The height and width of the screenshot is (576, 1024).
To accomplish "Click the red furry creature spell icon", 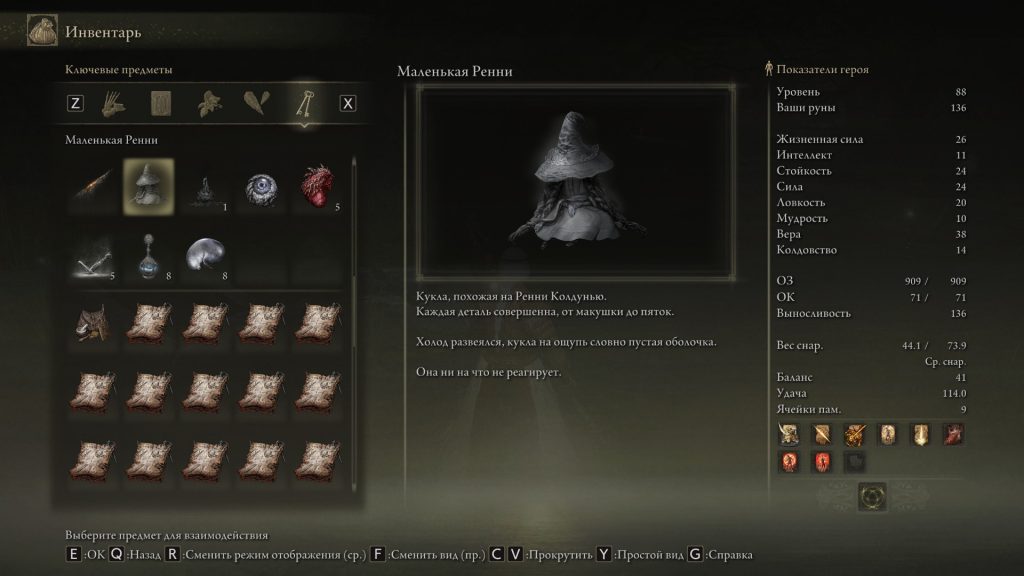I will point(952,435).
